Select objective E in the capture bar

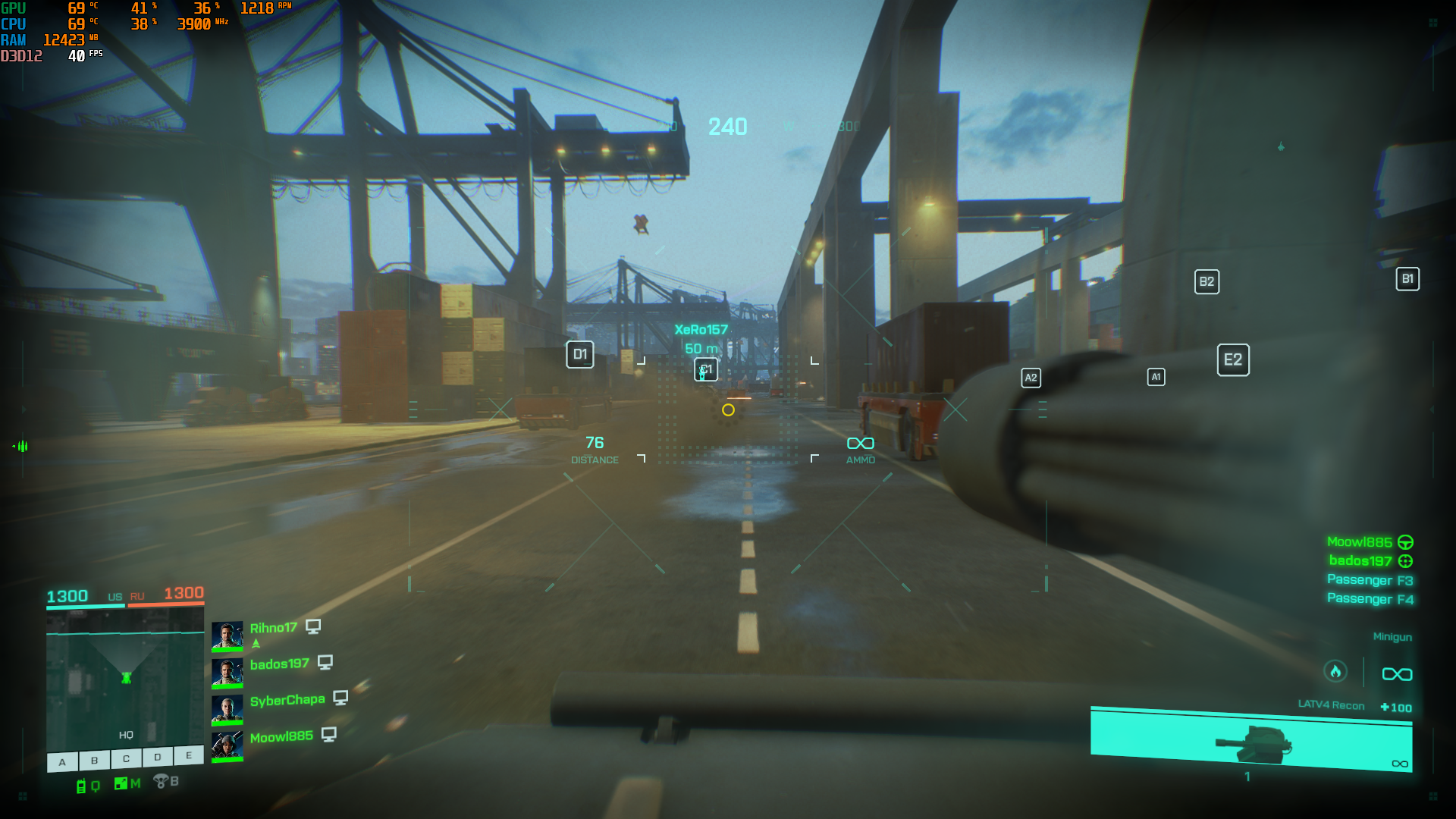189,755
